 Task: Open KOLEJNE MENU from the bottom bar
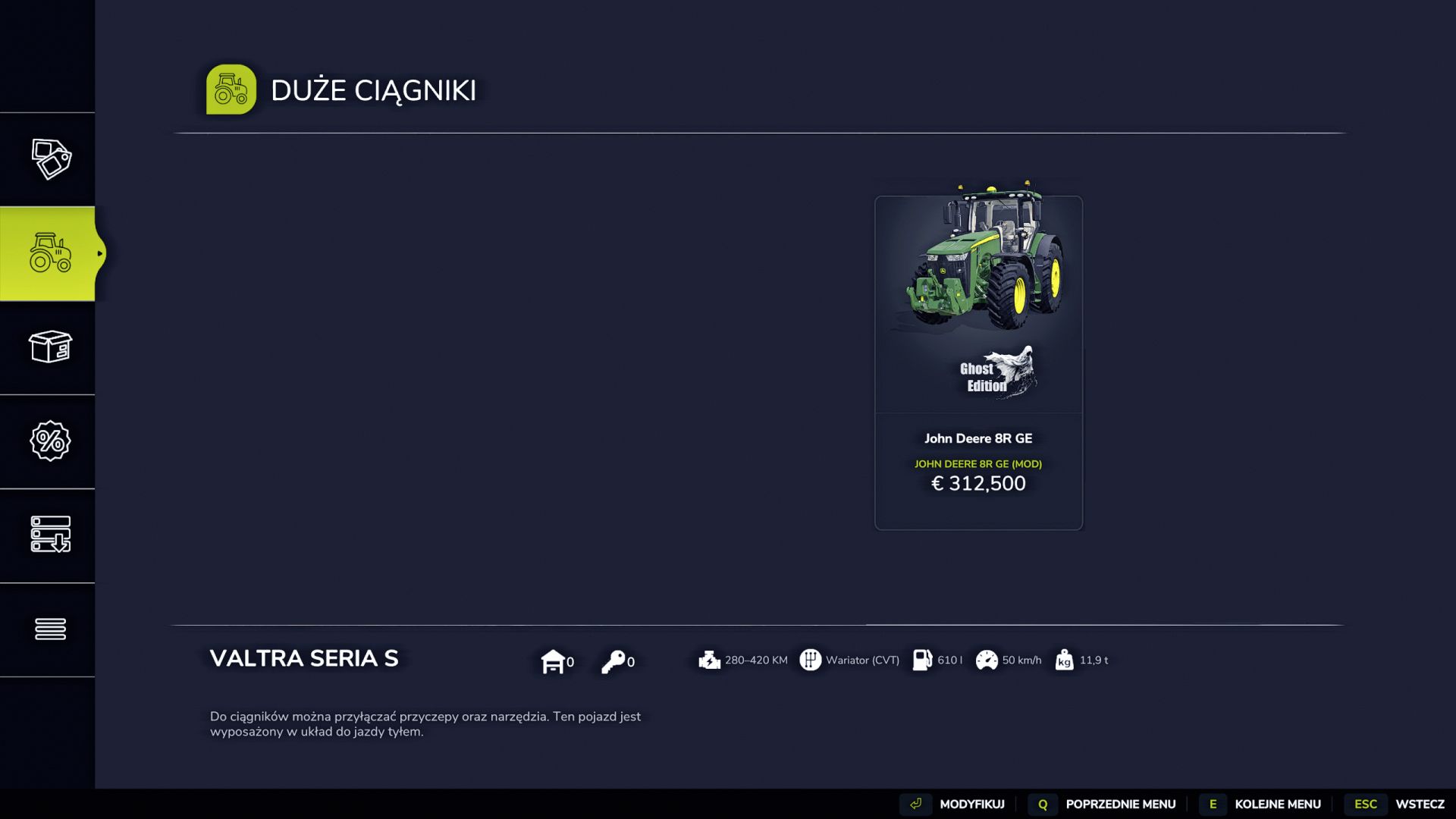[1277, 804]
